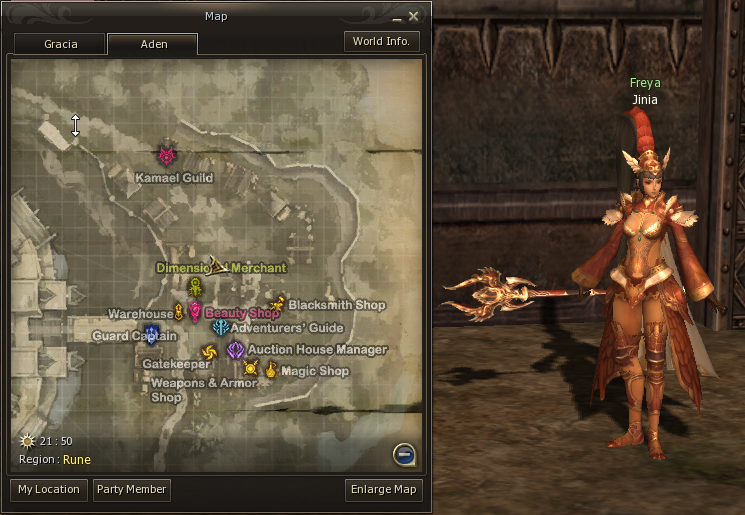Click the Weapons & Armor Shop marker
Screen dimensions: 745x515
tap(250, 369)
